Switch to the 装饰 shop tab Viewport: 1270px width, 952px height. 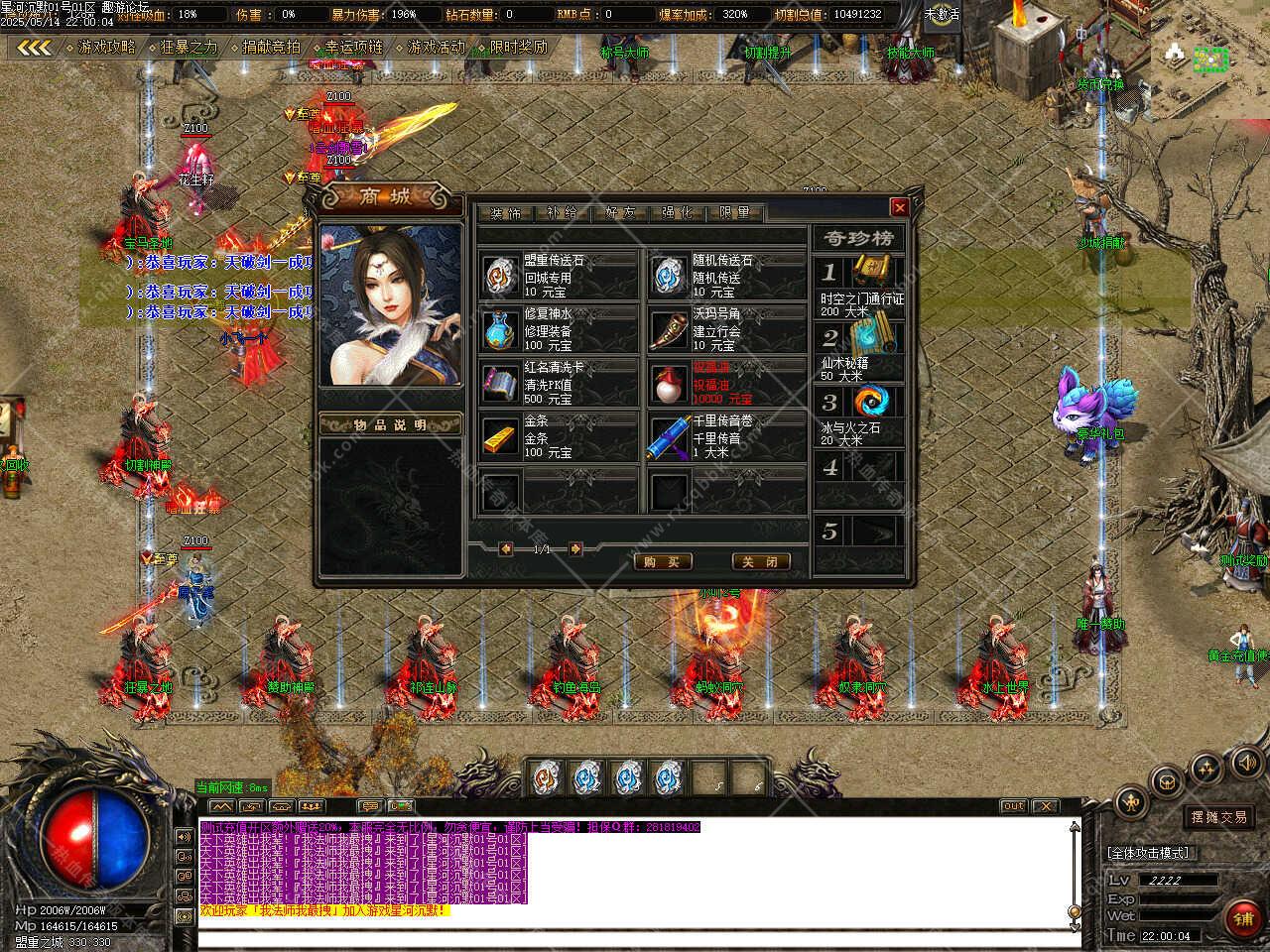pyautogui.click(x=505, y=212)
